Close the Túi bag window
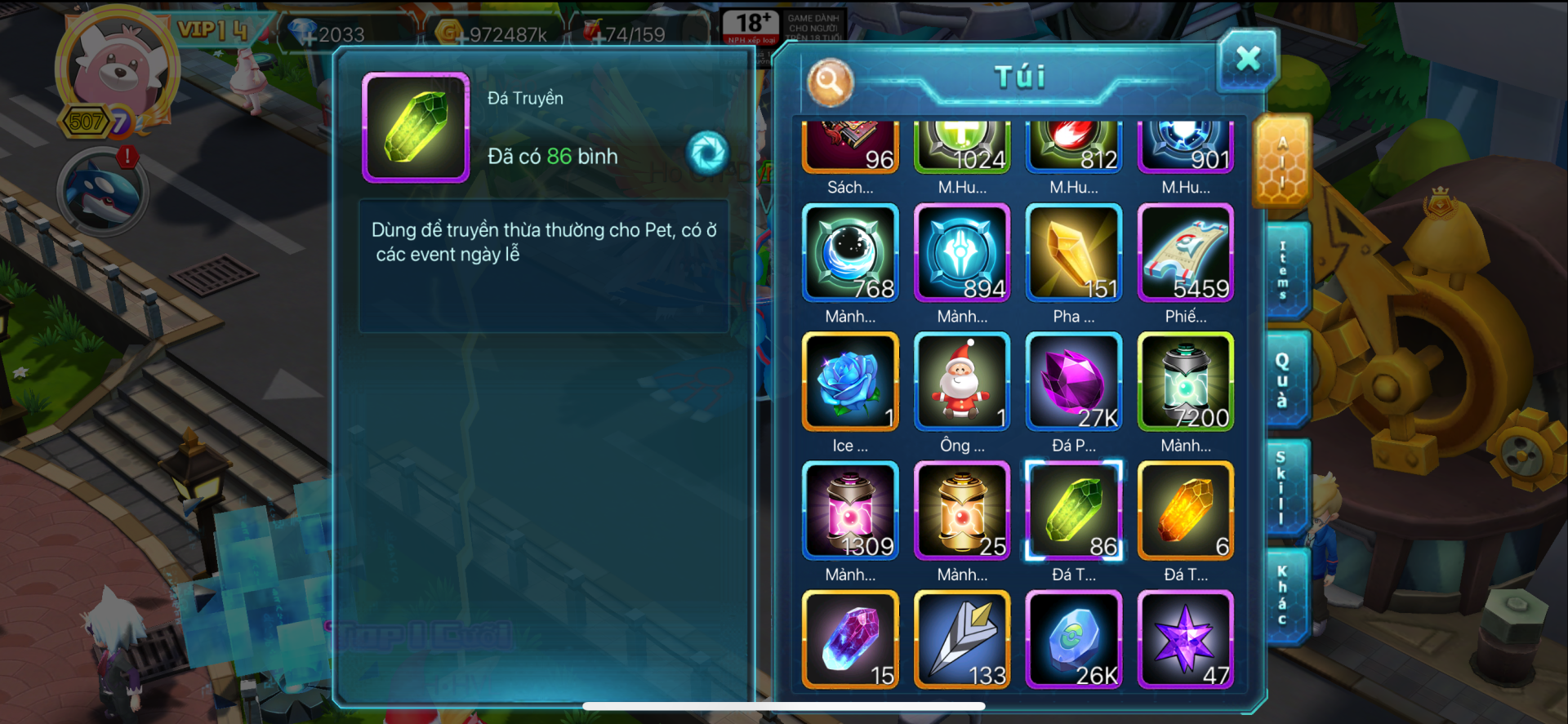 1247,60
